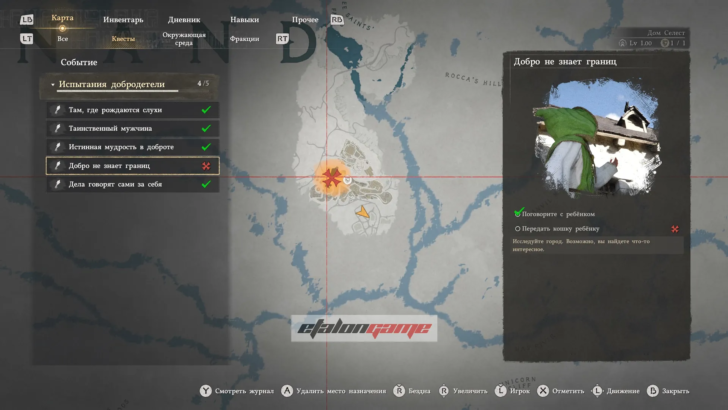Open the Инвентарь tab
Viewport: 728px width, 410px height.
point(123,19)
